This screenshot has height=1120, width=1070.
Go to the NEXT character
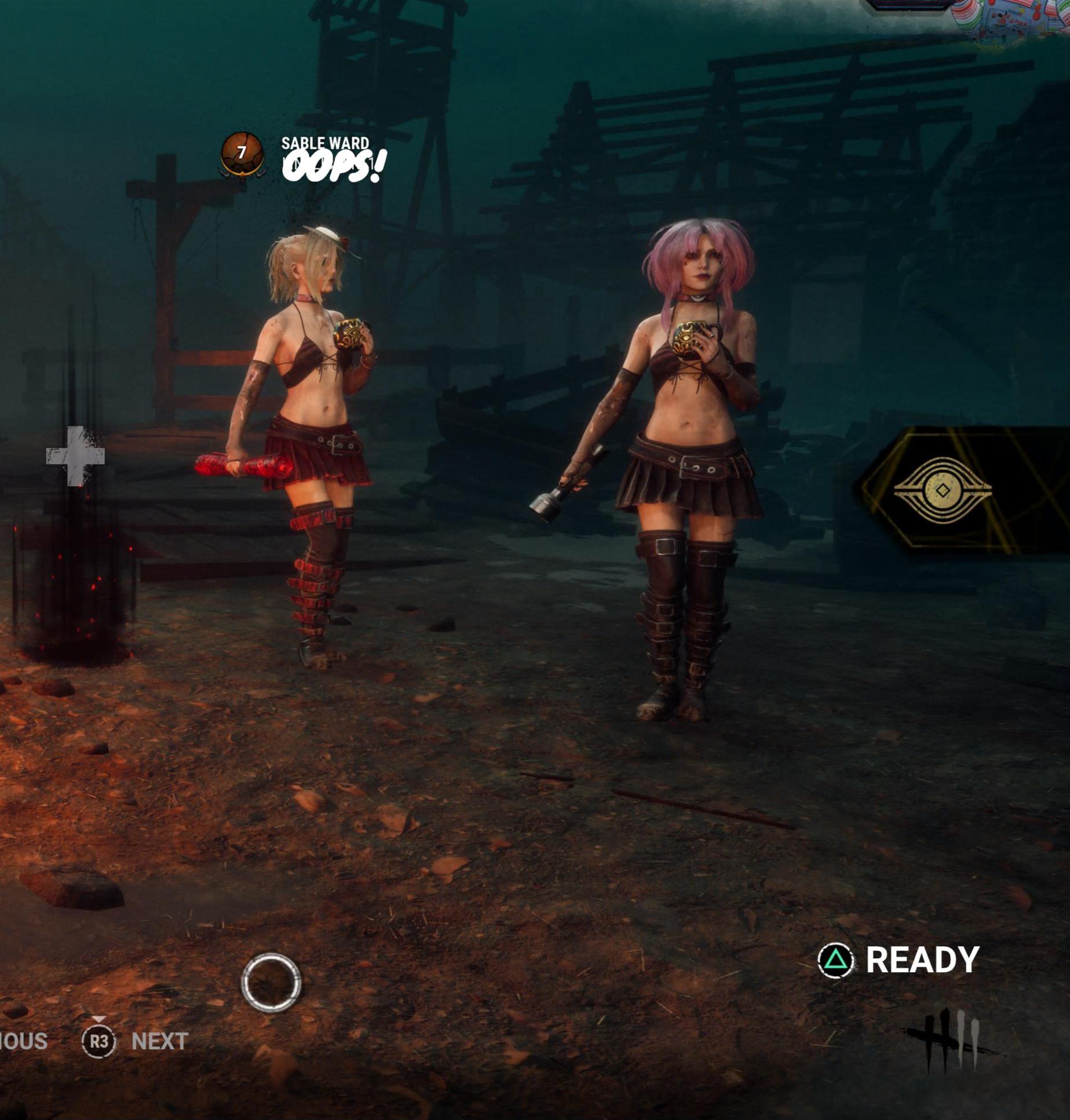click(x=159, y=1041)
